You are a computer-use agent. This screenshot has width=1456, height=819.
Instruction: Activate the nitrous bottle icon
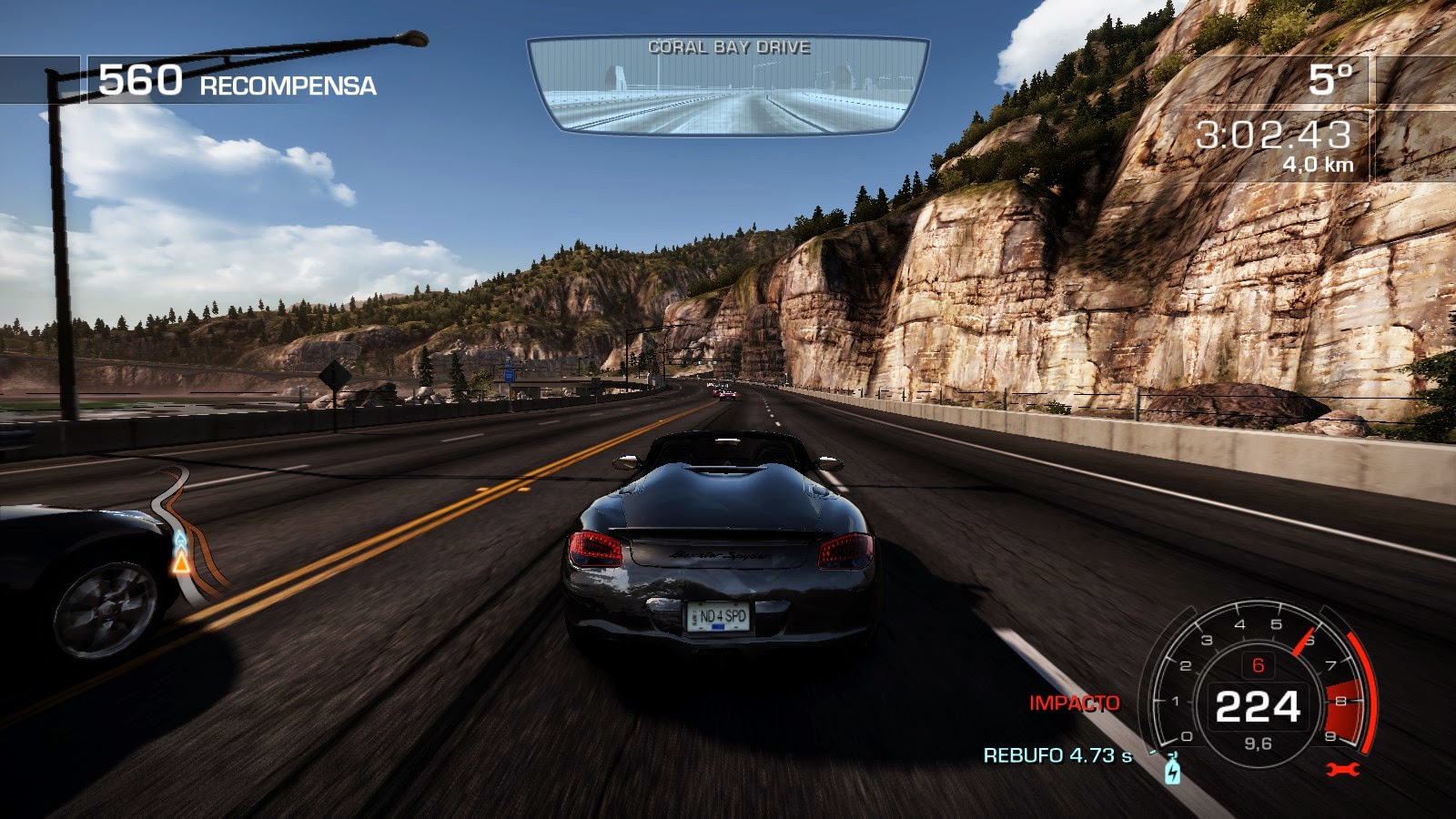point(1172,771)
